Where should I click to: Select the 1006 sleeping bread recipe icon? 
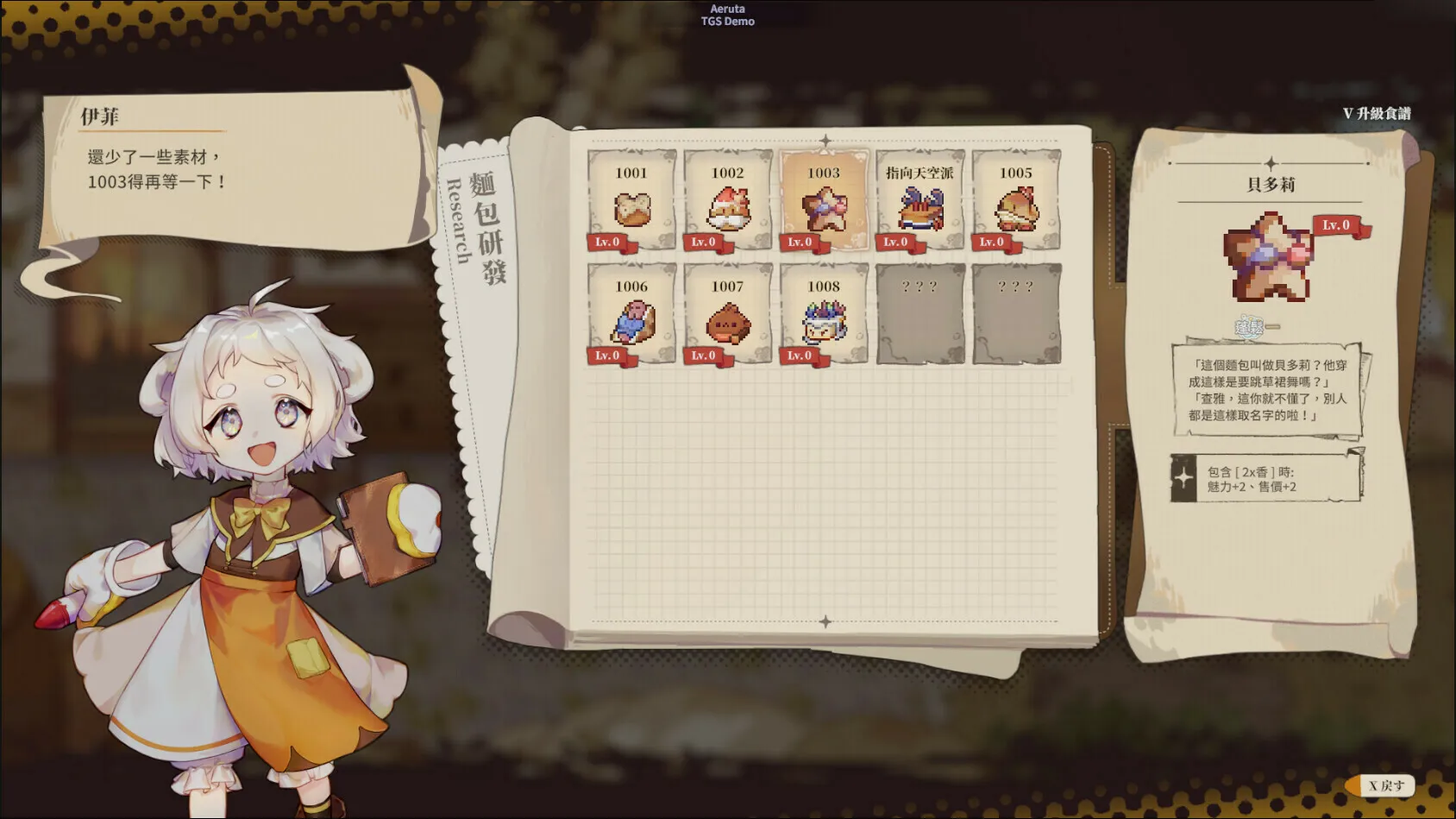tap(630, 319)
